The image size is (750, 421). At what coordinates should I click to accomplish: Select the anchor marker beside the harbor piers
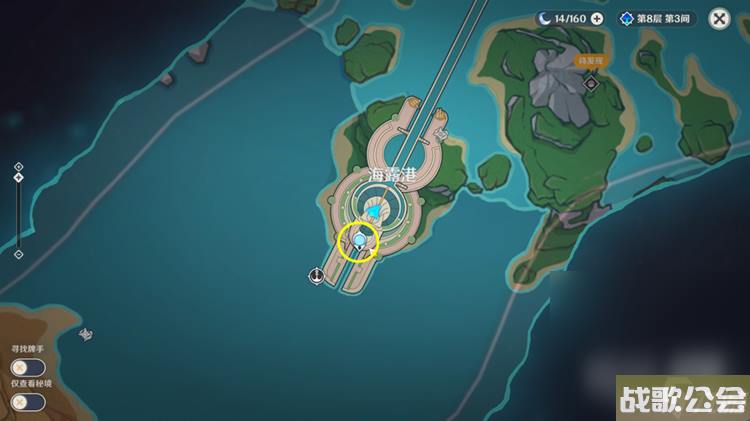(317, 276)
